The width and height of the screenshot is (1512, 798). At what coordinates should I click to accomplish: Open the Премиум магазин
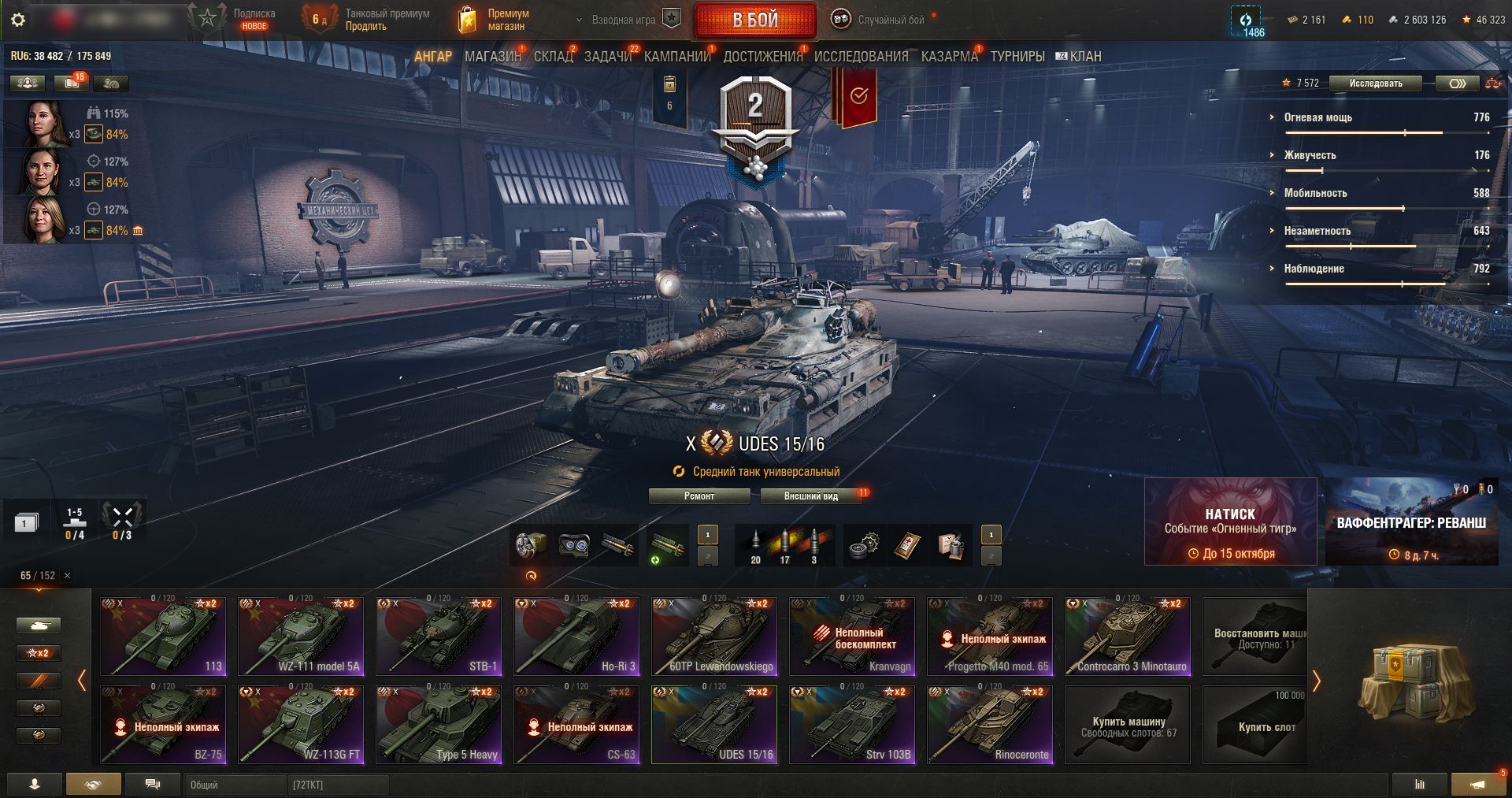click(495, 20)
